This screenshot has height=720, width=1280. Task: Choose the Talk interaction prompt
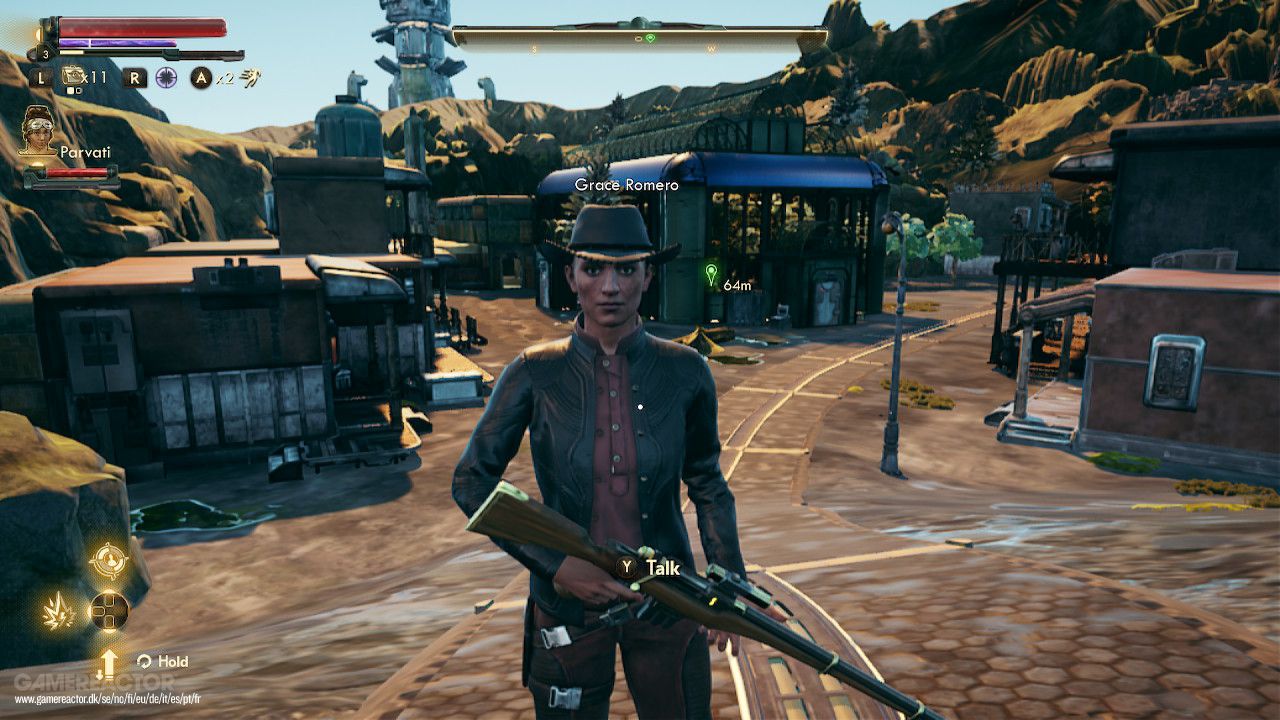click(650, 568)
